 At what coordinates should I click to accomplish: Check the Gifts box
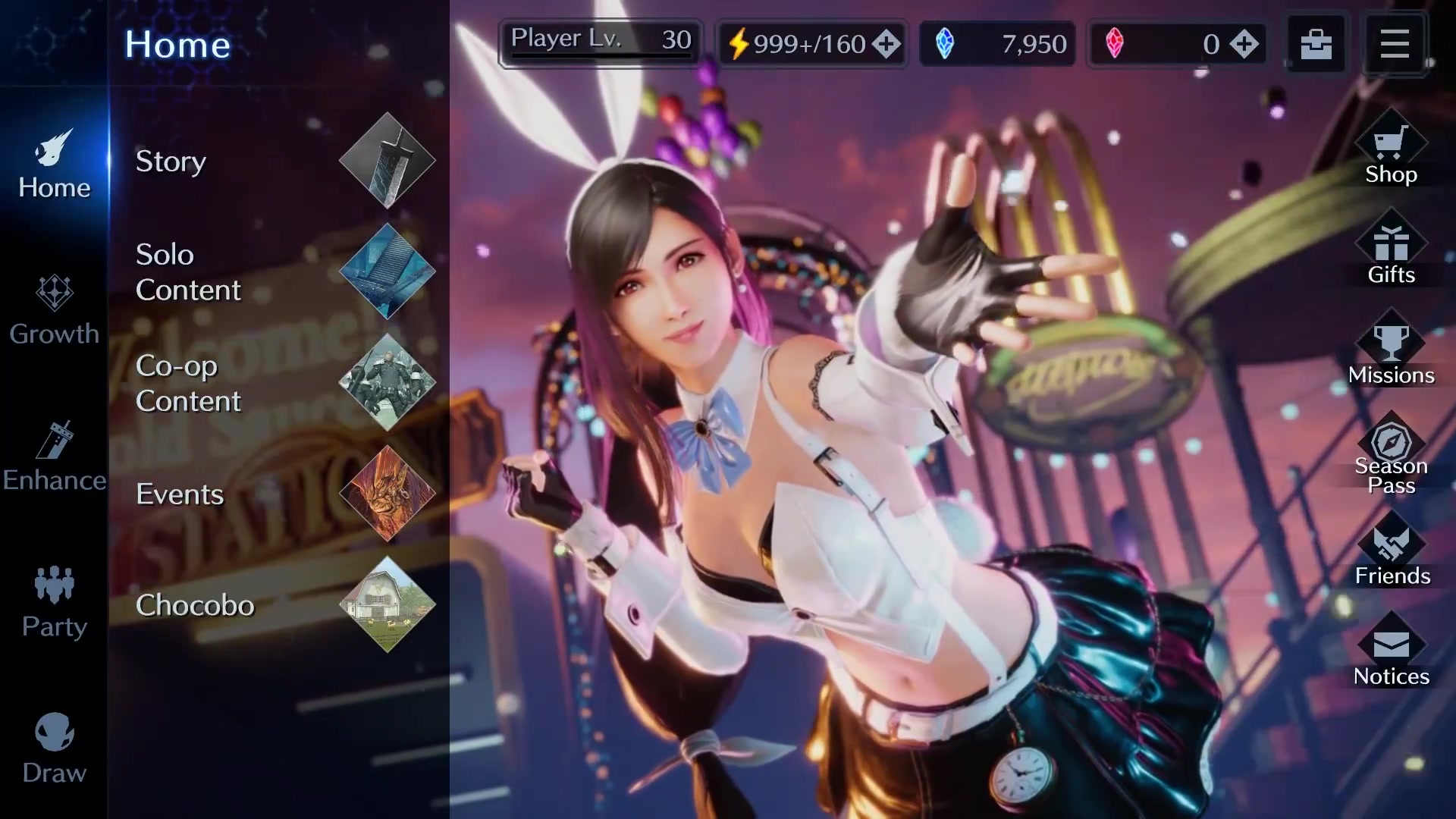pyautogui.click(x=1391, y=256)
